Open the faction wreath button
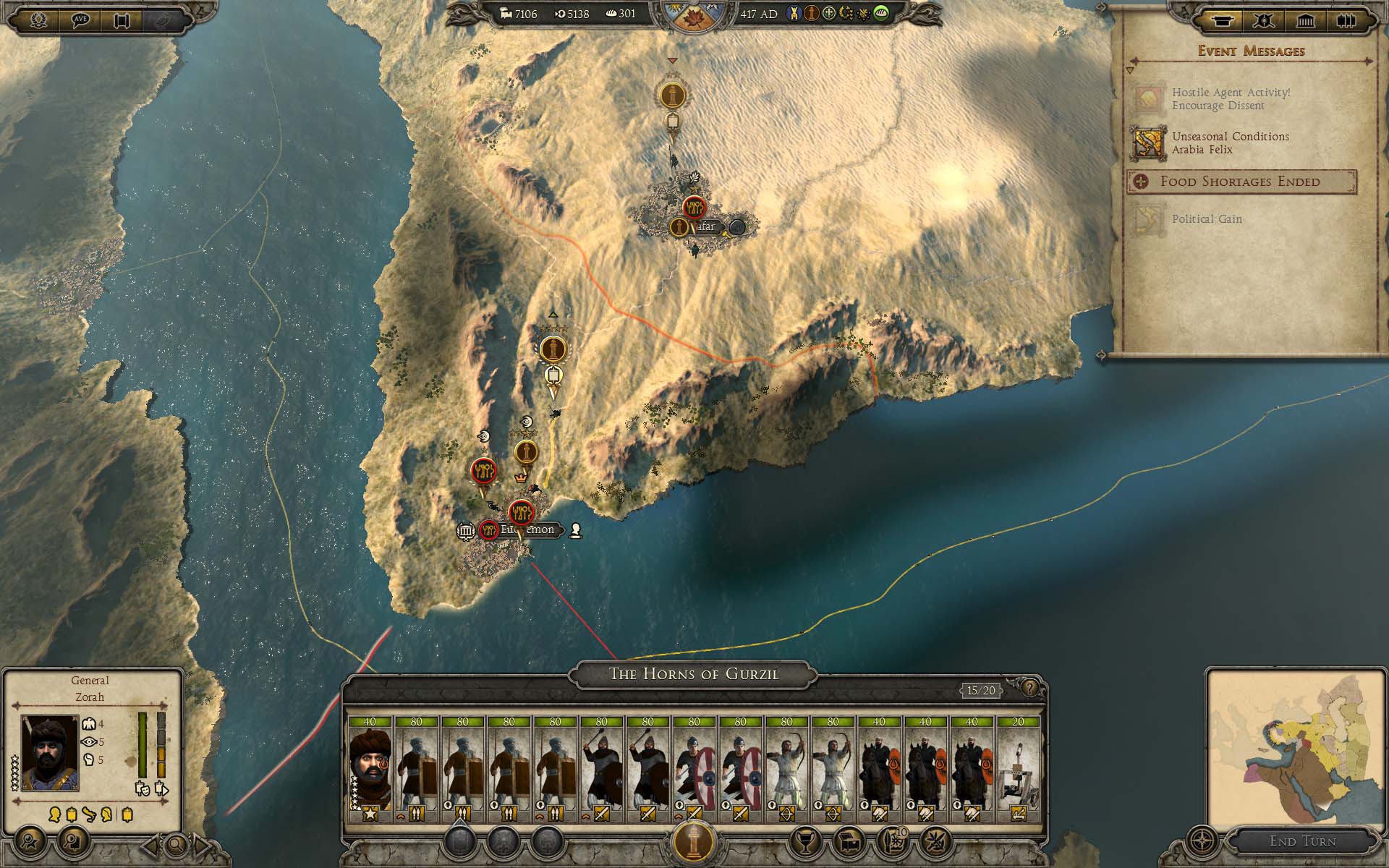 pyautogui.click(x=38, y=20)
